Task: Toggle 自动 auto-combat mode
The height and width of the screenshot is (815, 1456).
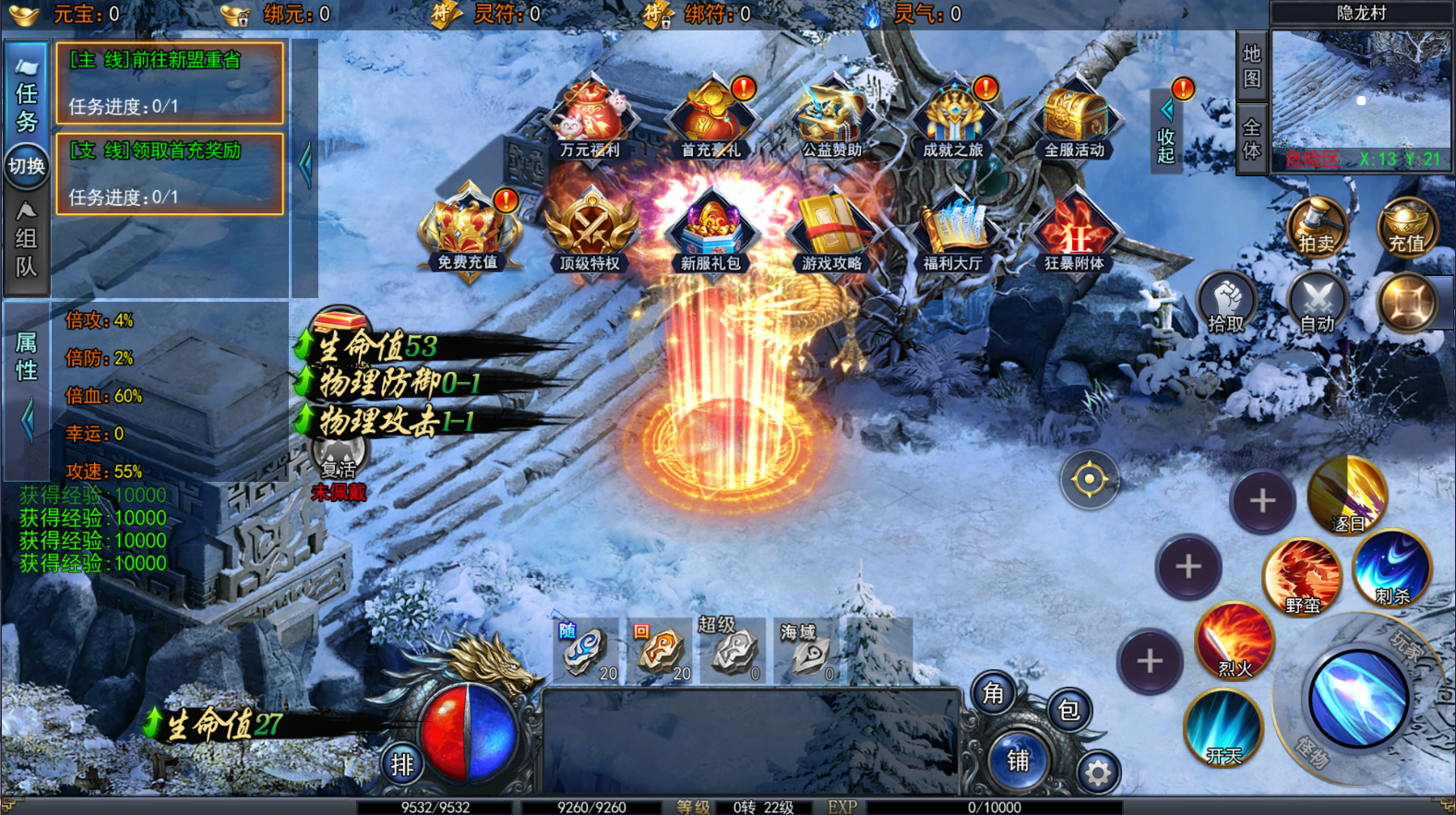Action: [x=1317, y=304]
